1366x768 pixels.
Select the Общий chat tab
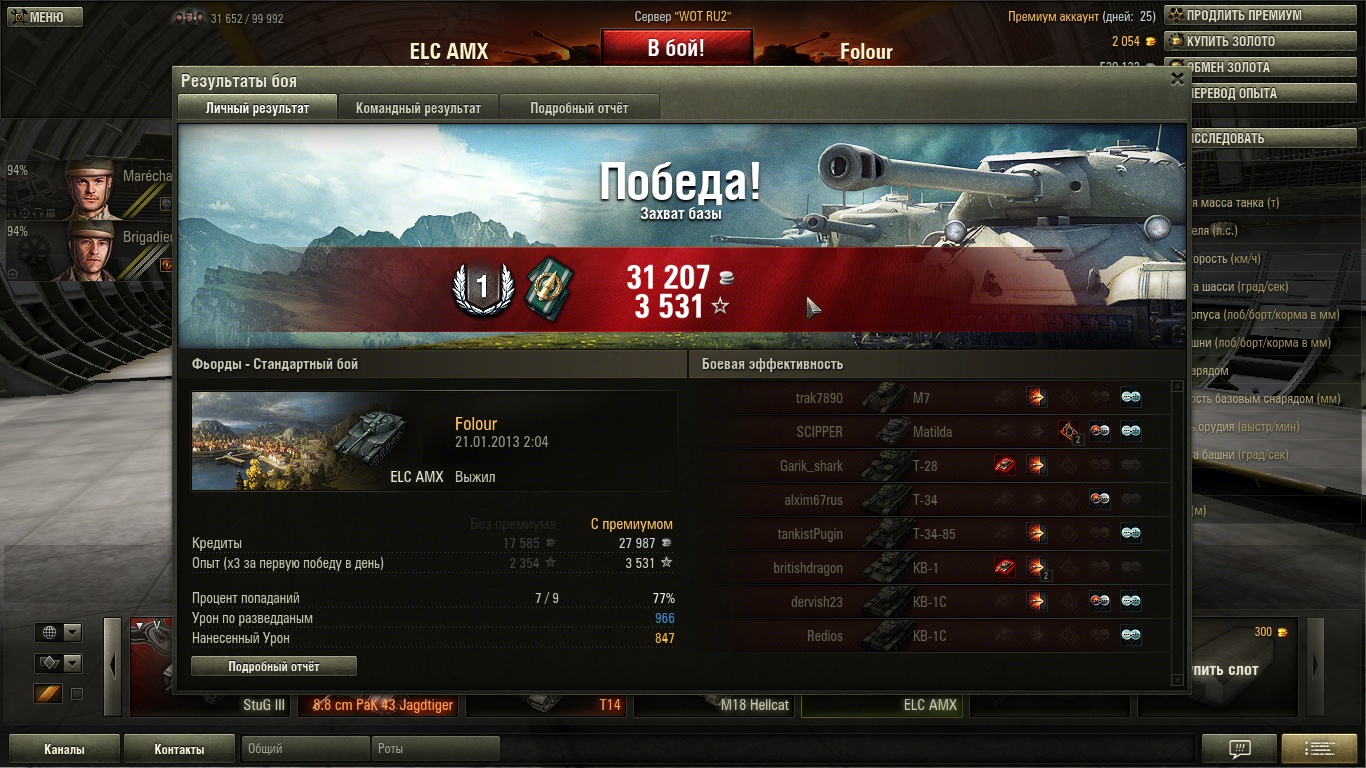[305, 749]
